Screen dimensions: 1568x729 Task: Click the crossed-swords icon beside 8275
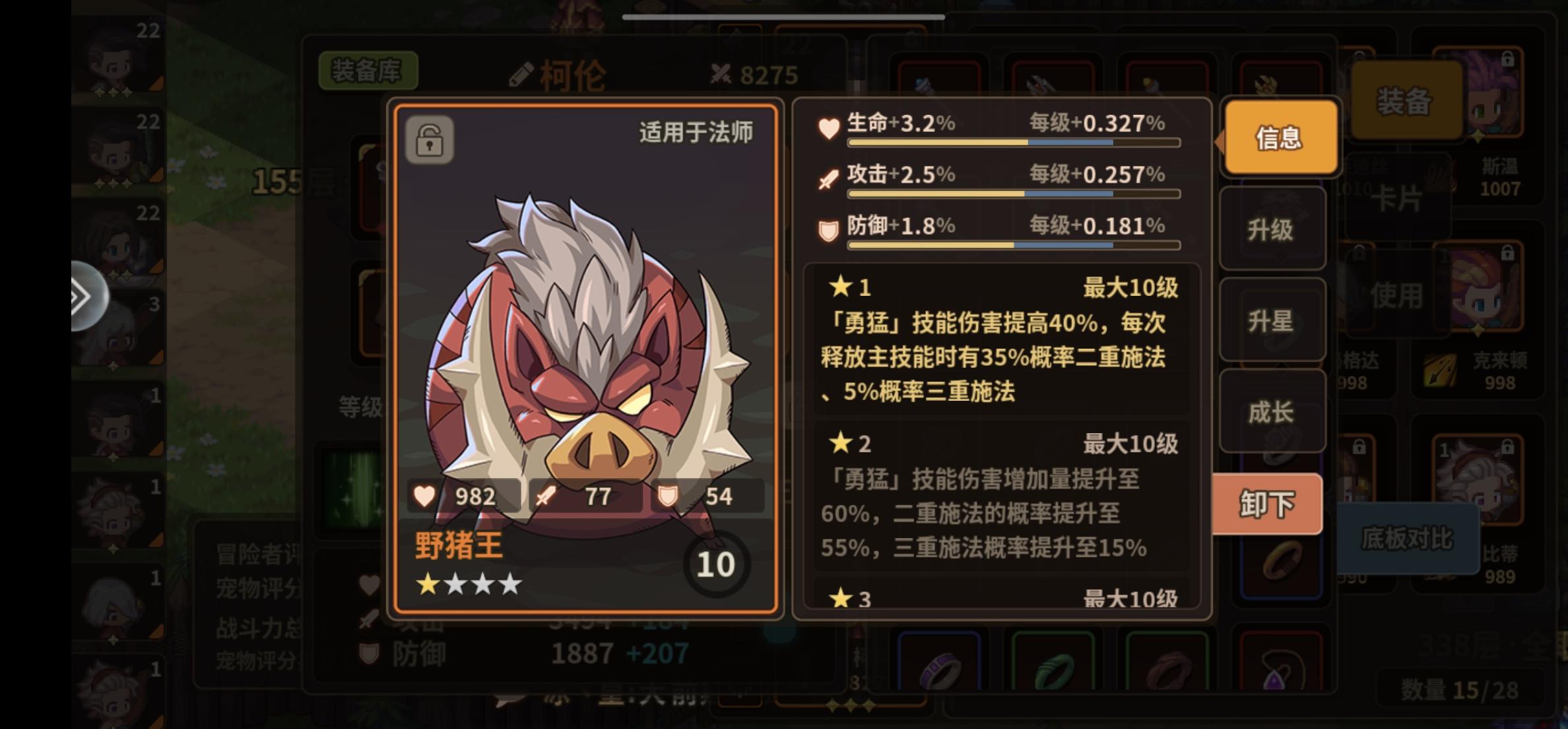pyautogui.click(x=723, y=73)
